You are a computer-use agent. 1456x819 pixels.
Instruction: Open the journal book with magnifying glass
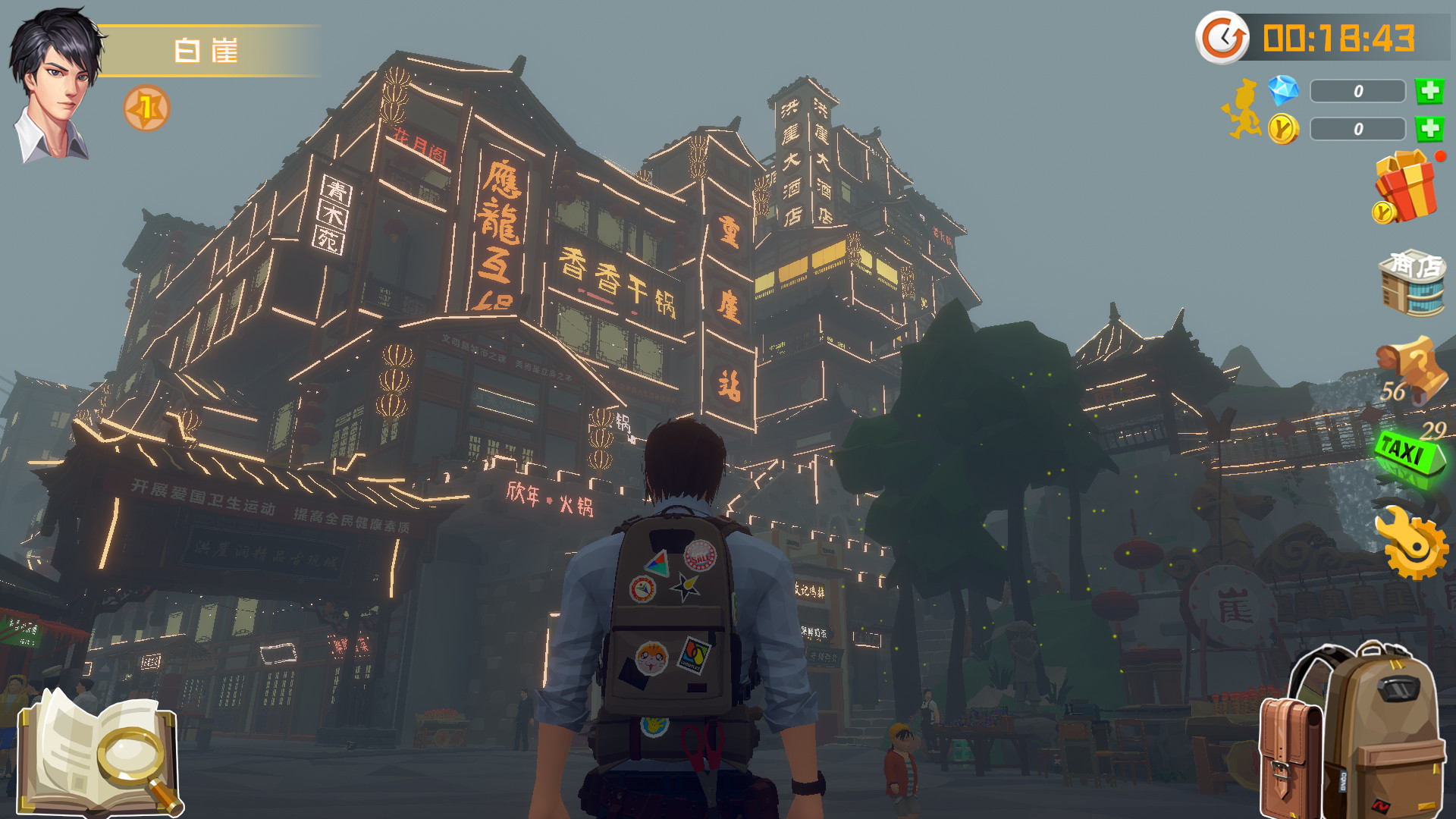(100, 751)
